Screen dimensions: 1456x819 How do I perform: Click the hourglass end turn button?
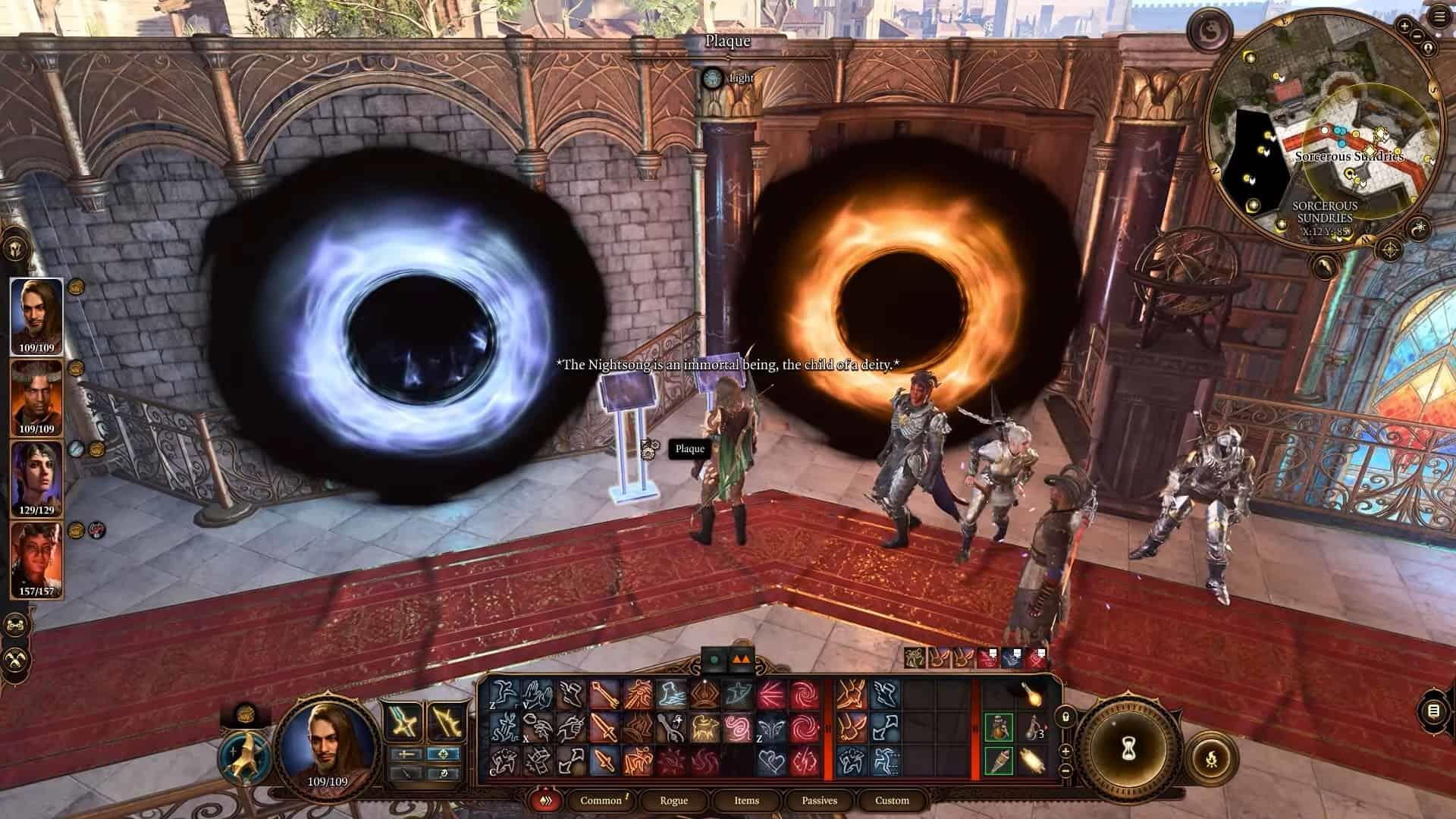[1126, 750]
